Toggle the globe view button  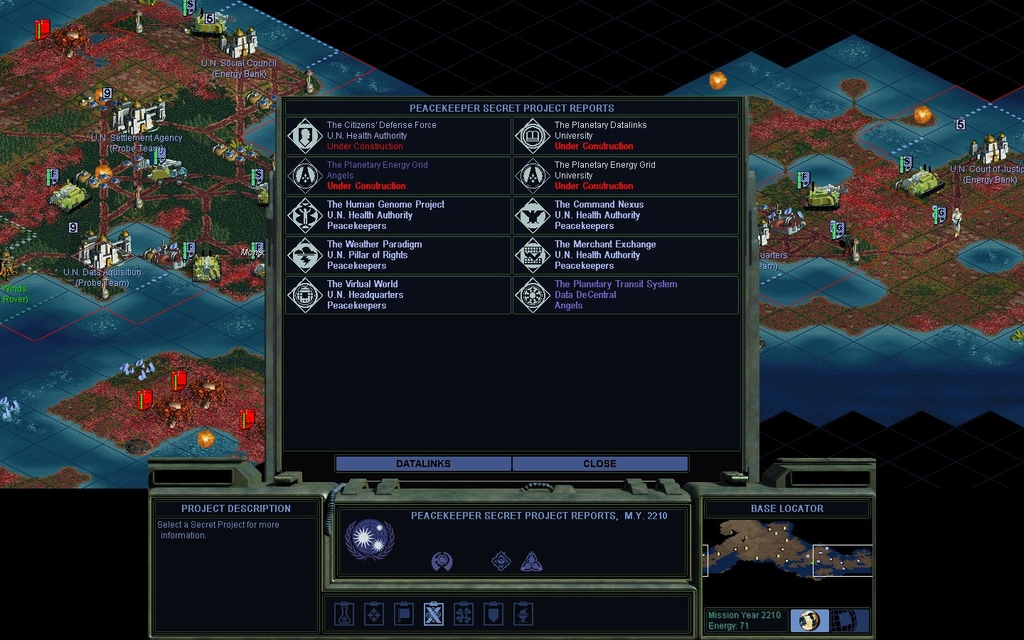click(x=809, y=620)
